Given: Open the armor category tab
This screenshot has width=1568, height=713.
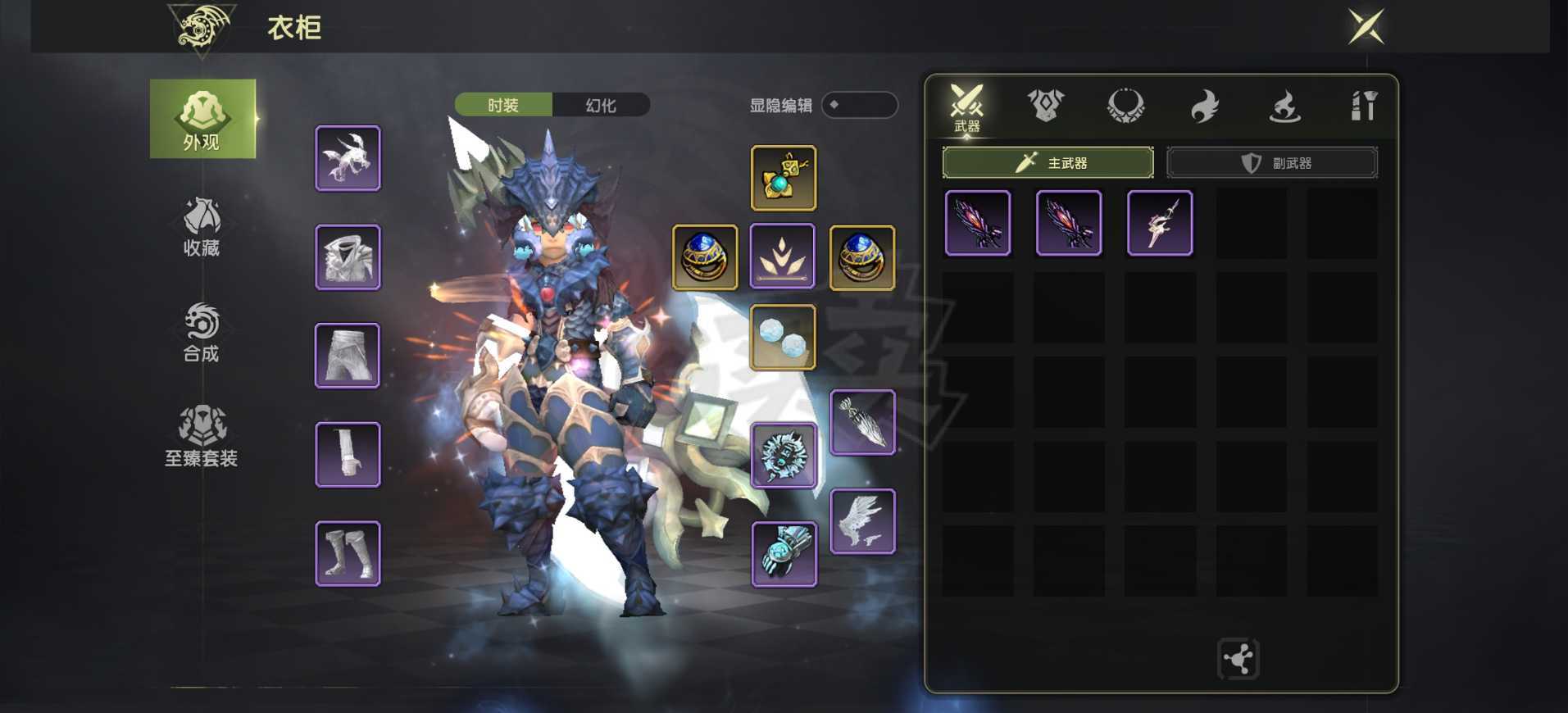Looking at the screenshot, I should tap(1045, 106).
